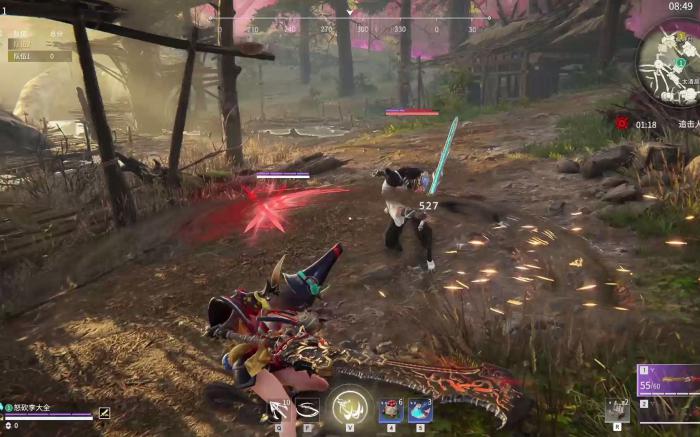The width and height of the screenshot is (700, 437).
Task: Use the arrow skill with 10 charges
Action: tap(277, 408)
